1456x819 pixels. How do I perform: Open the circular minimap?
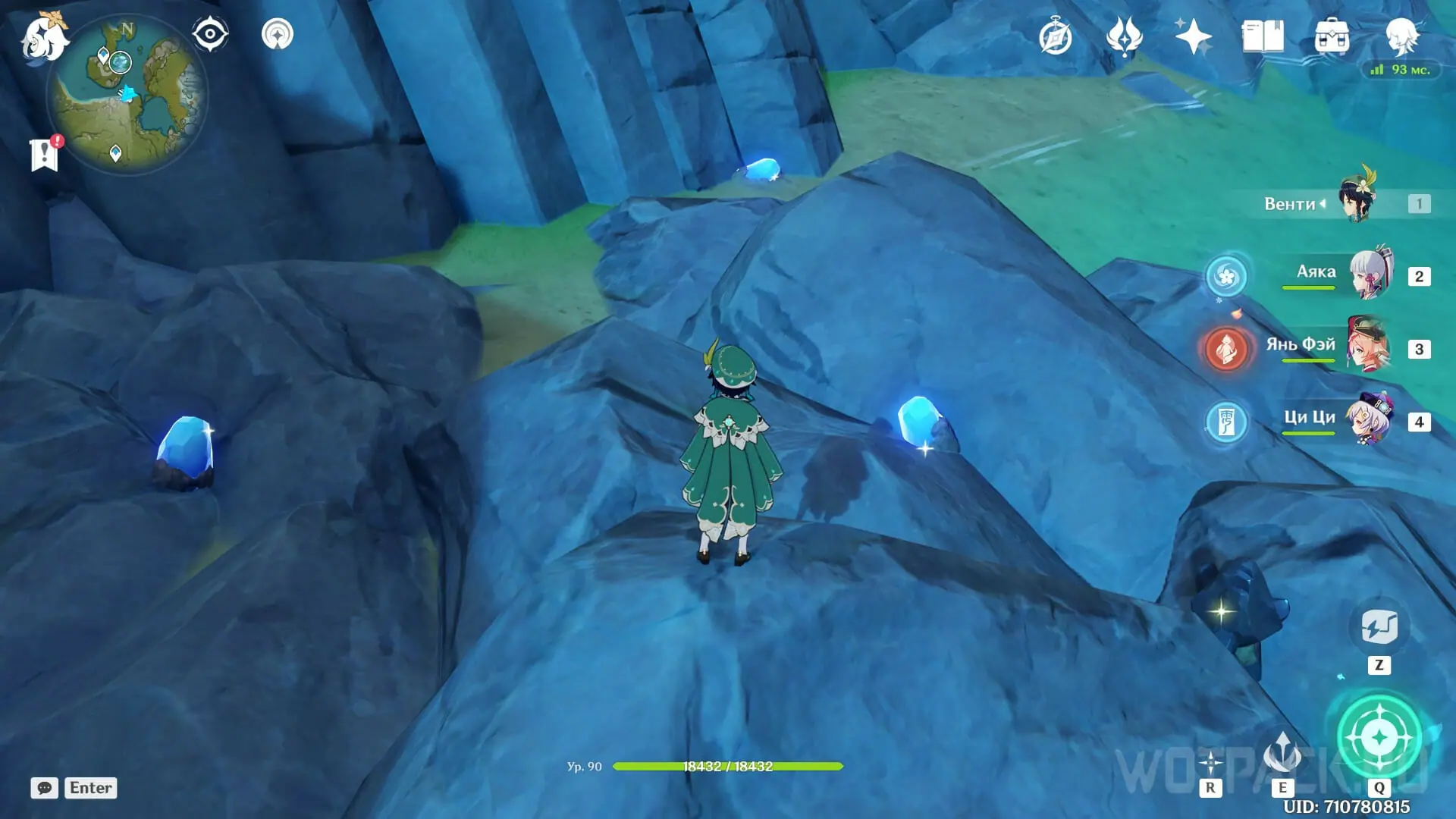[x=127, y=95]
